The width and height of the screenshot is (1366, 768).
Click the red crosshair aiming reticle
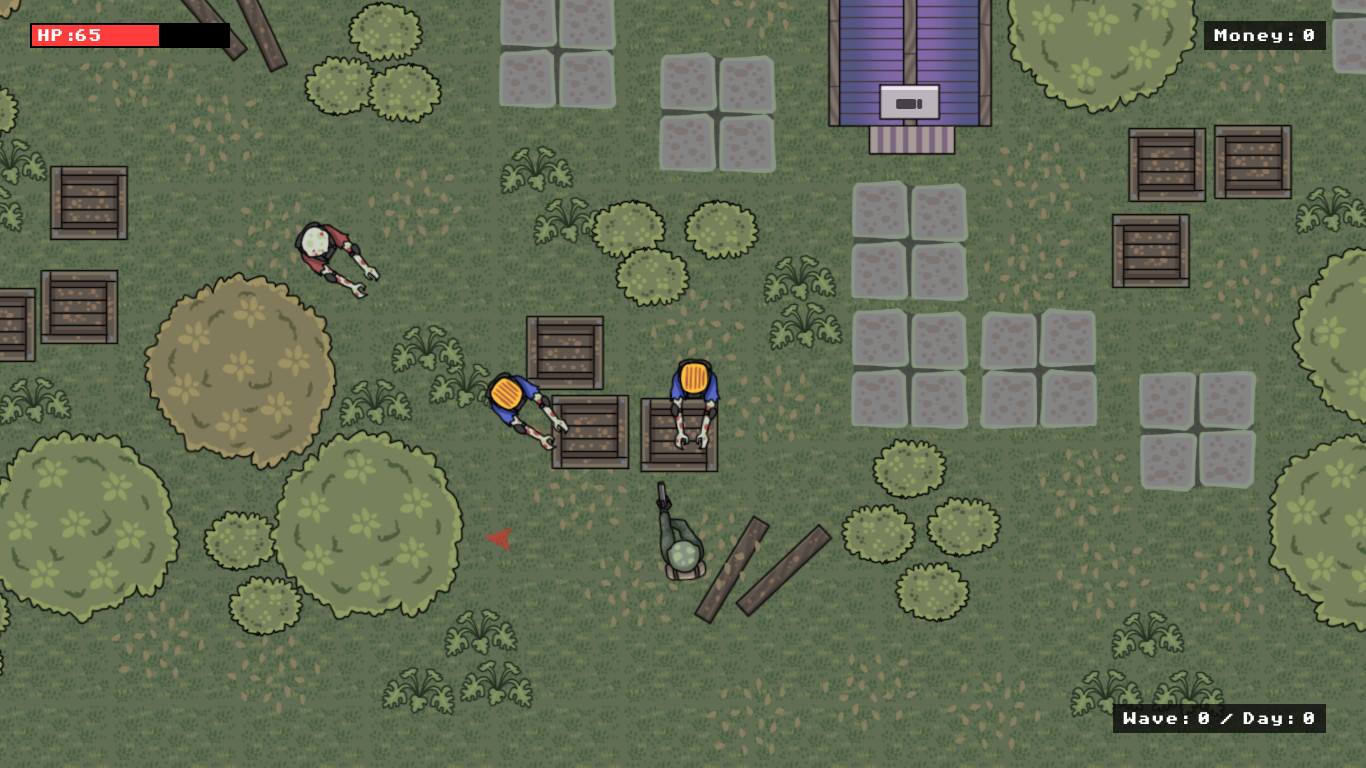pos(499,540)
